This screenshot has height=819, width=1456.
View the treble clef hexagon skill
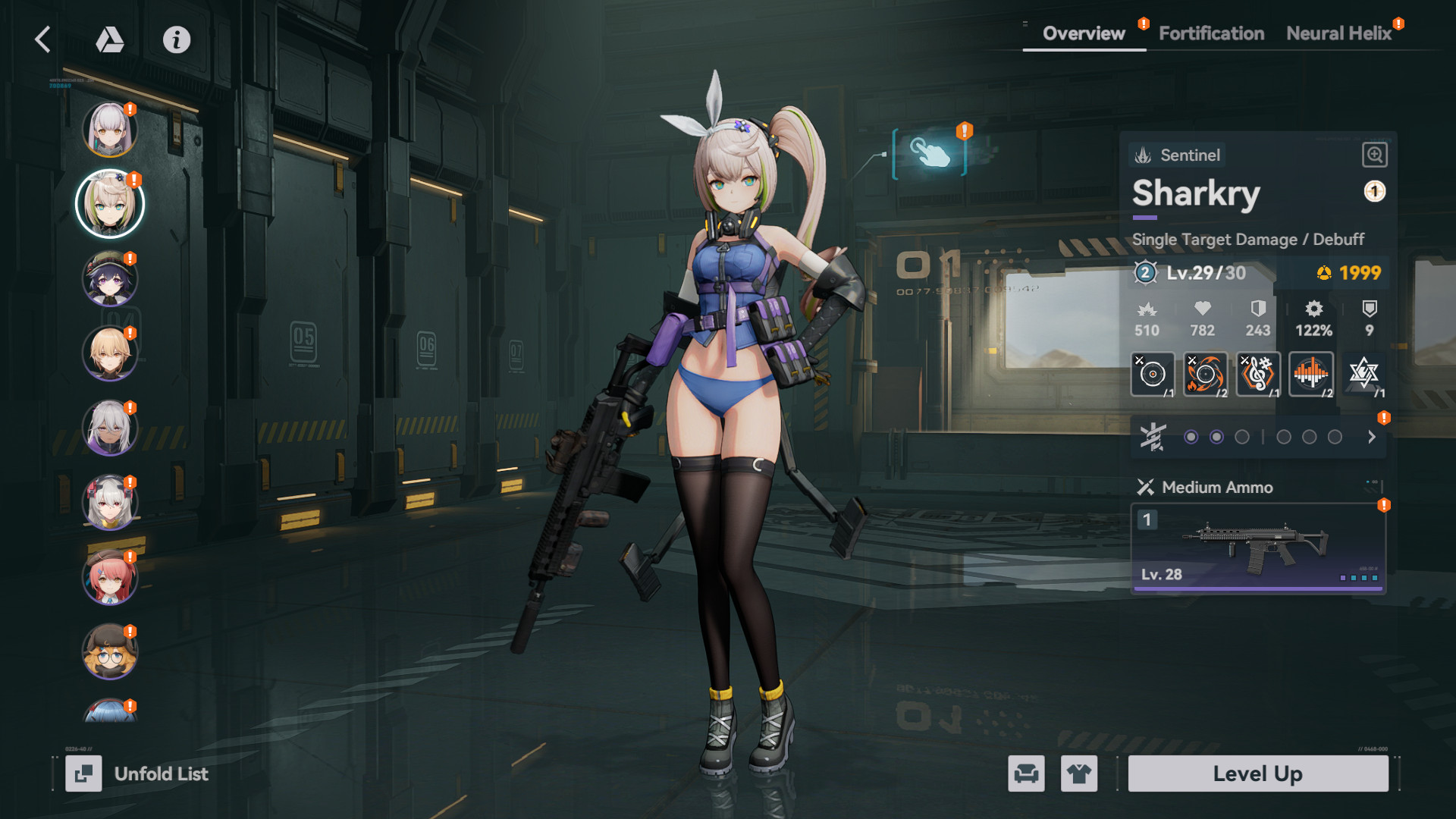tap(1257, 374)
